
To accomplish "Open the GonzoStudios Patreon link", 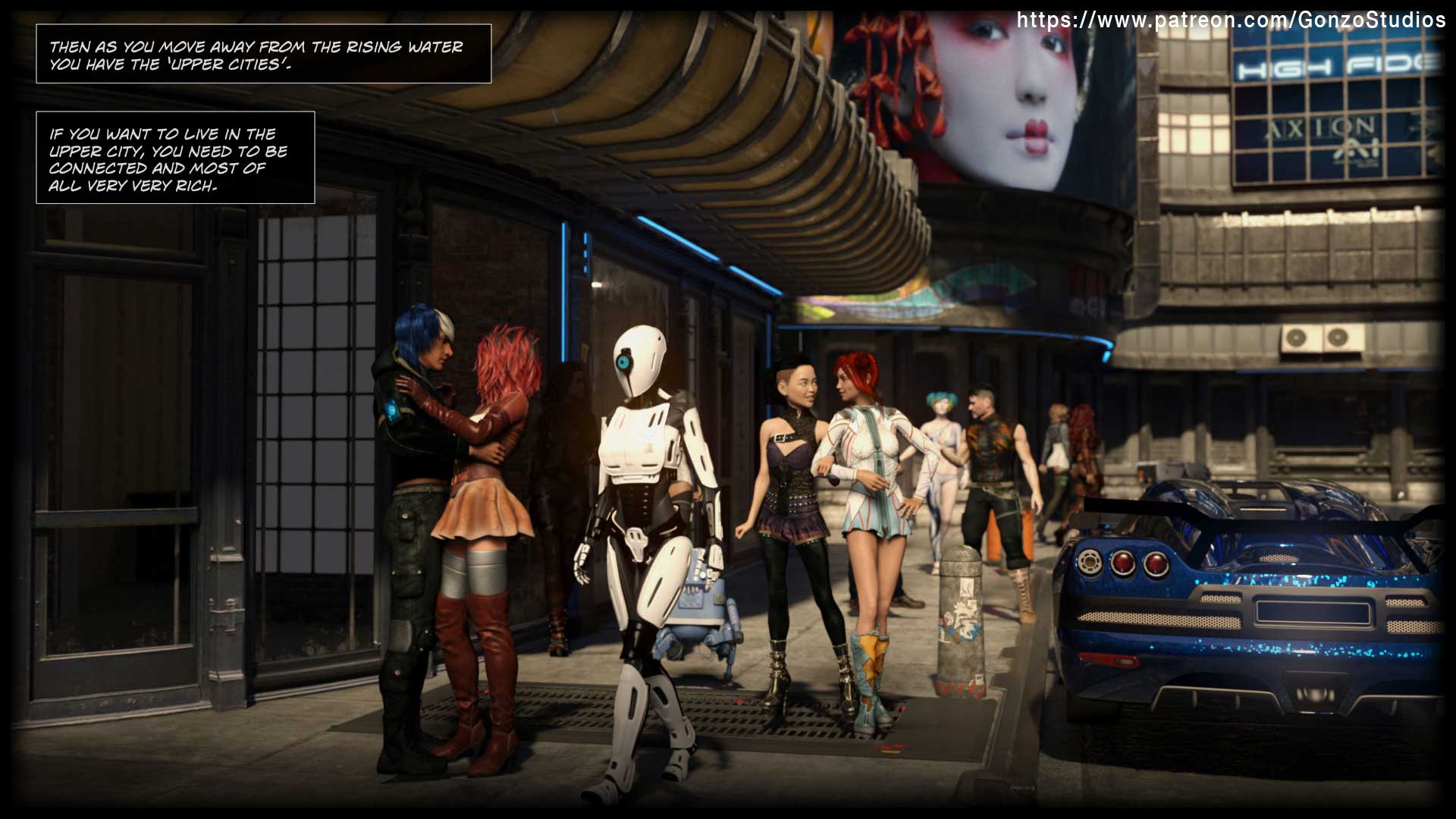I will pyautogui.click(x=1230, y=20).
